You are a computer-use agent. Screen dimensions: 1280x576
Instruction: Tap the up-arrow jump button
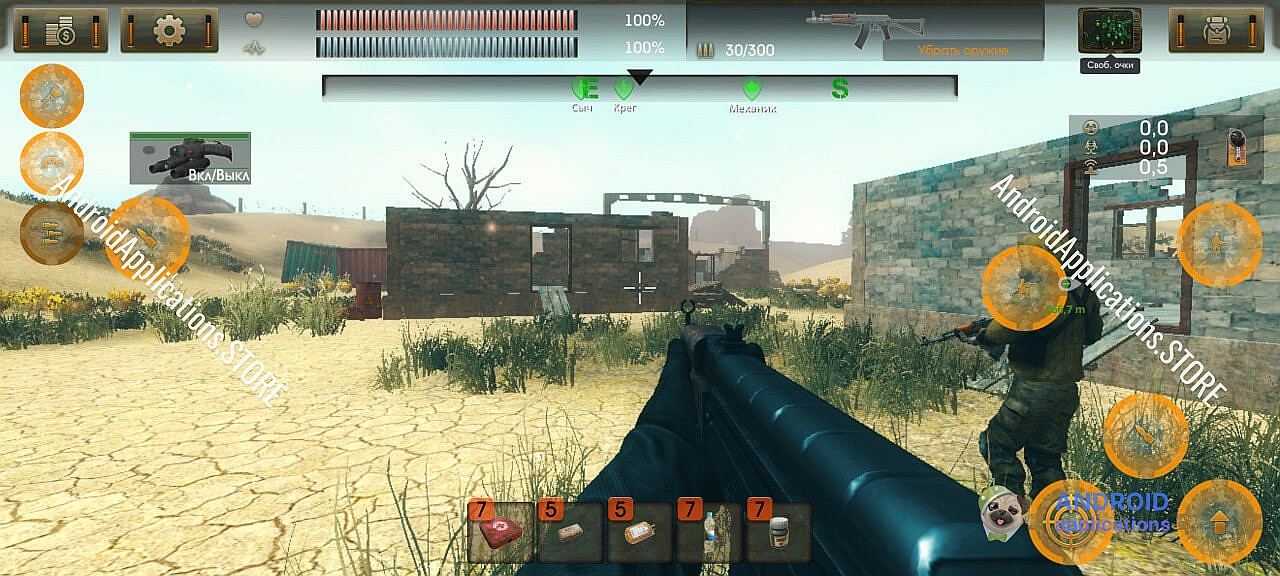[x=1219, y=522]
